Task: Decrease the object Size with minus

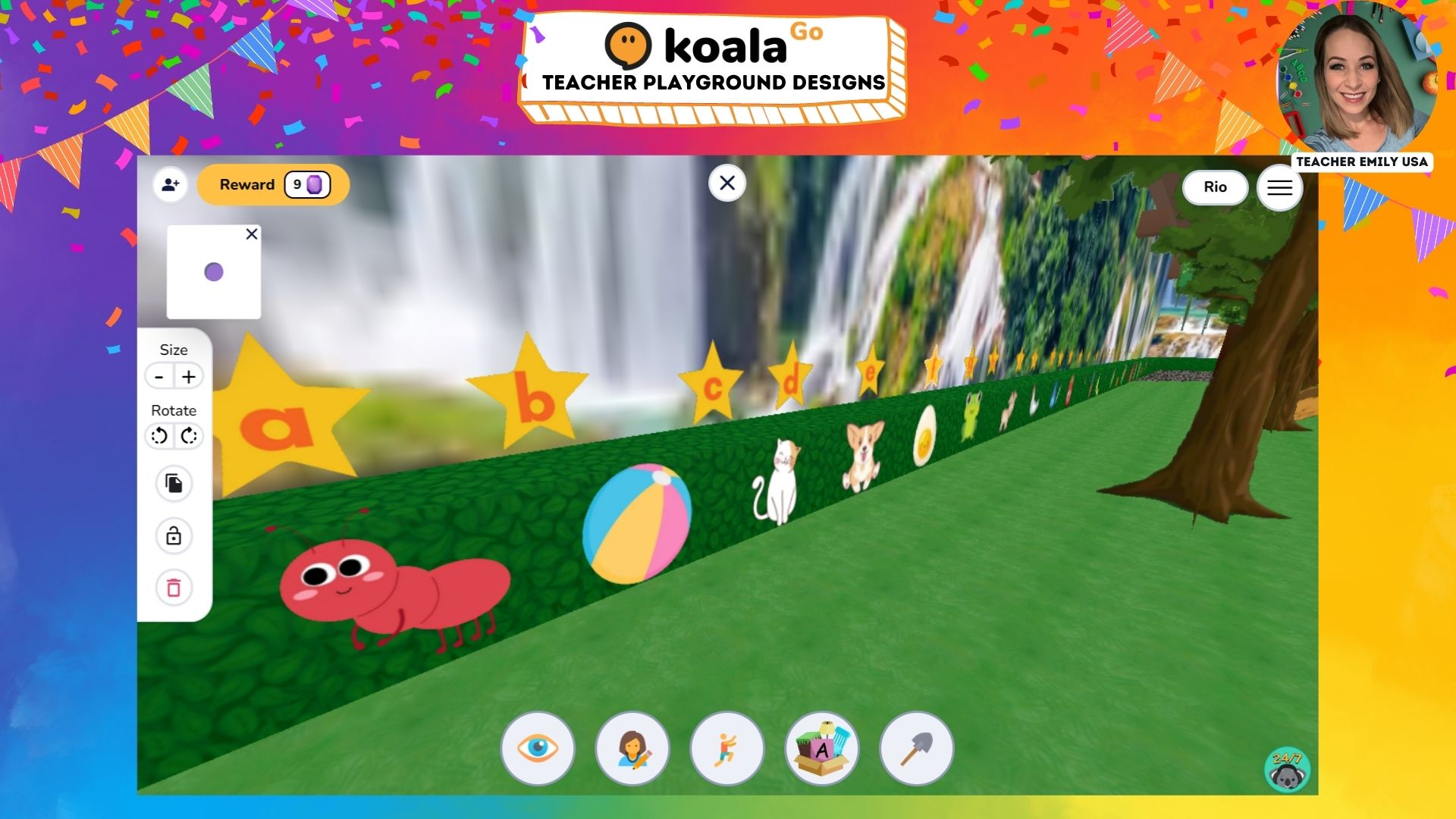Action: 158,376
